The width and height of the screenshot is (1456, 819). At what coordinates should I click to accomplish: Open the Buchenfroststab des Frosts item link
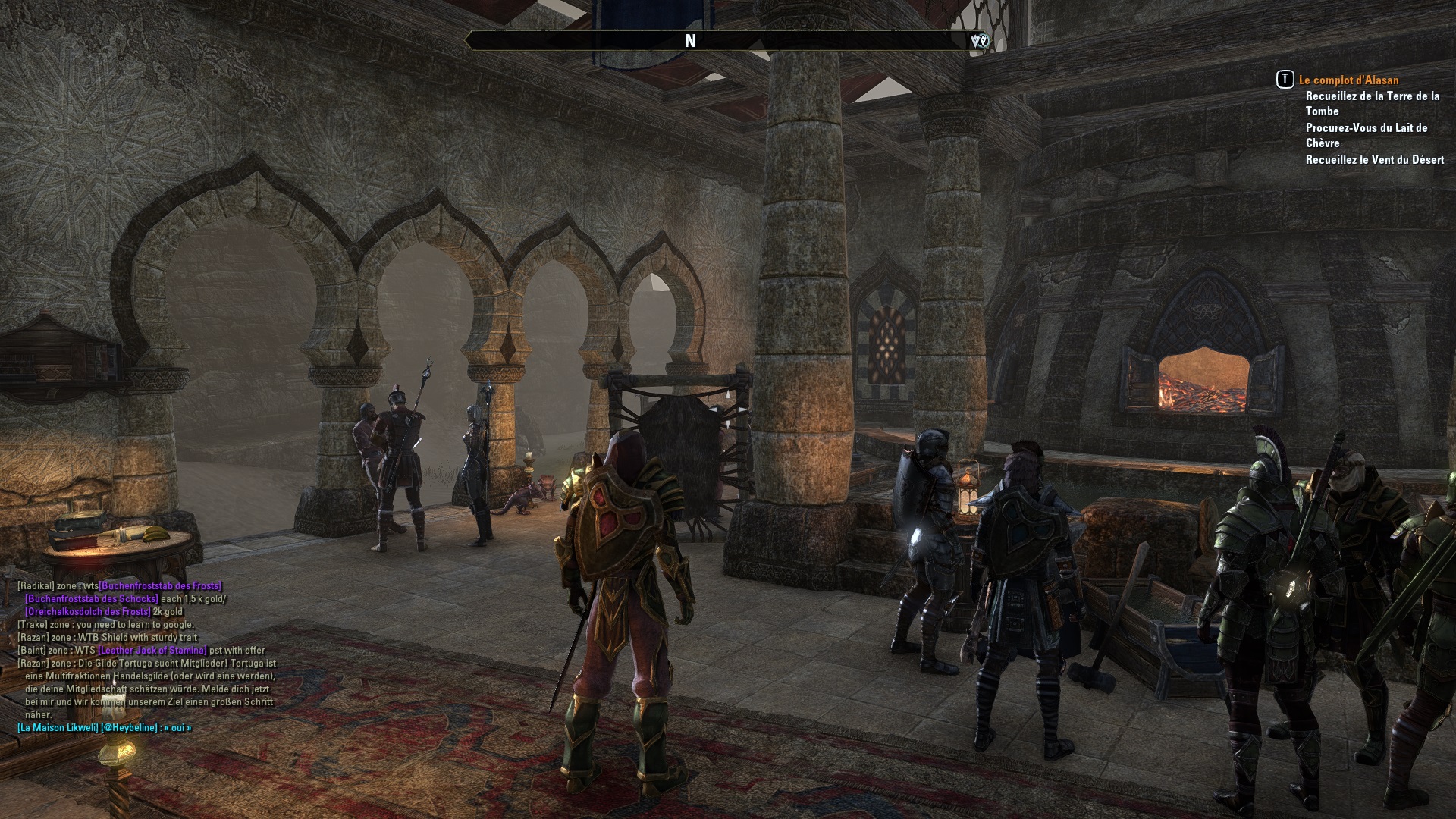coord(160,586)
